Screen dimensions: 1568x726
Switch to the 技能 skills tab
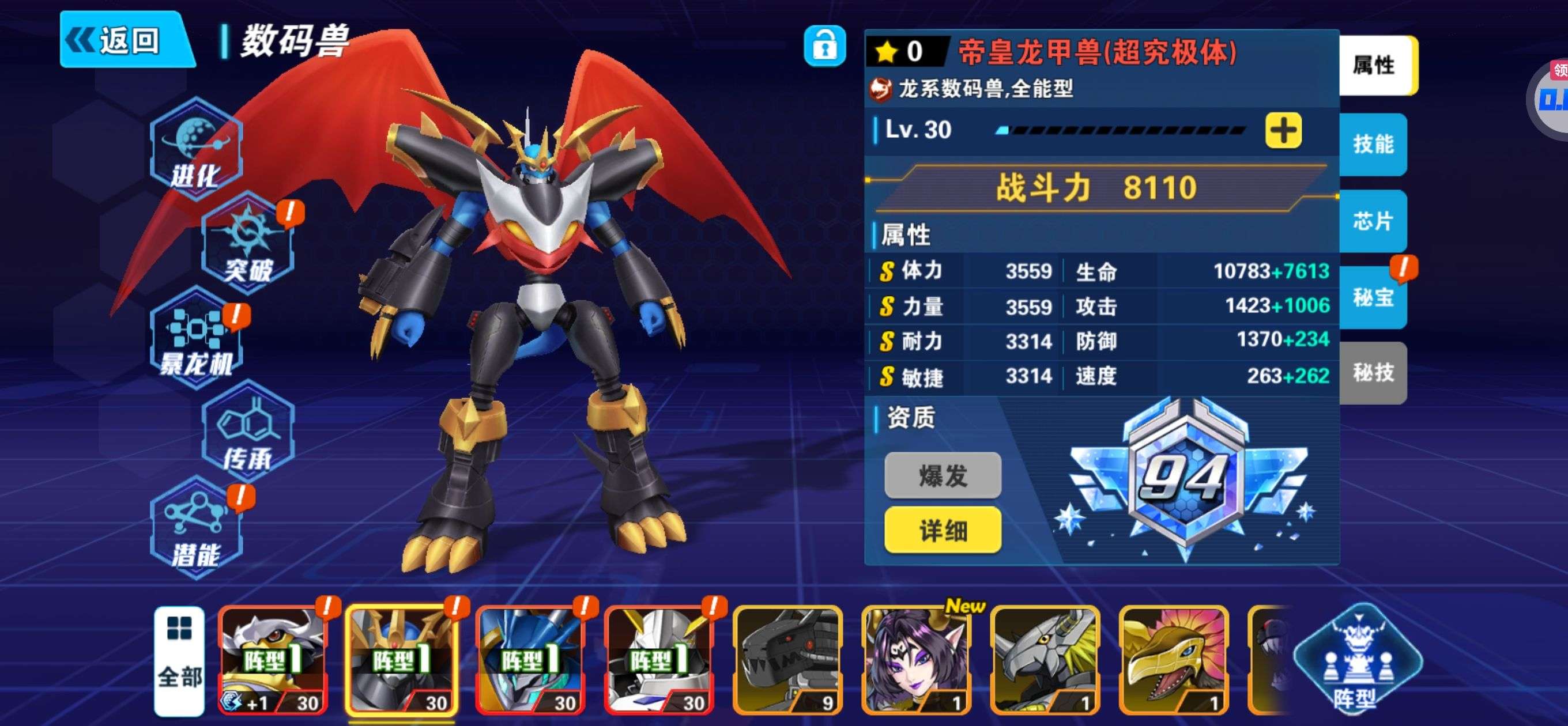(x=1373, y=144)
